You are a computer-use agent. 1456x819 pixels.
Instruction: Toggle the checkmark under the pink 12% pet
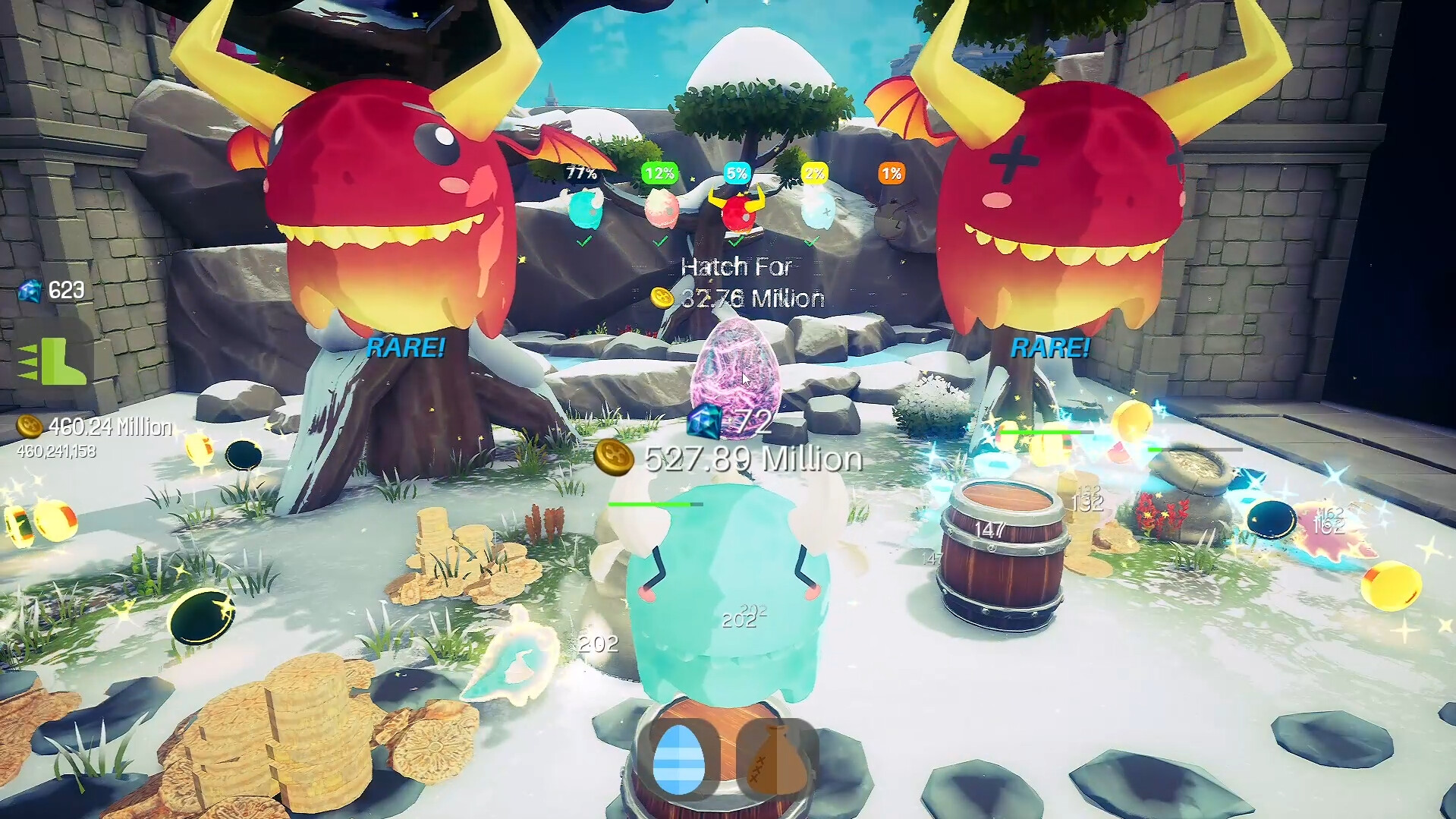[659, 242]
